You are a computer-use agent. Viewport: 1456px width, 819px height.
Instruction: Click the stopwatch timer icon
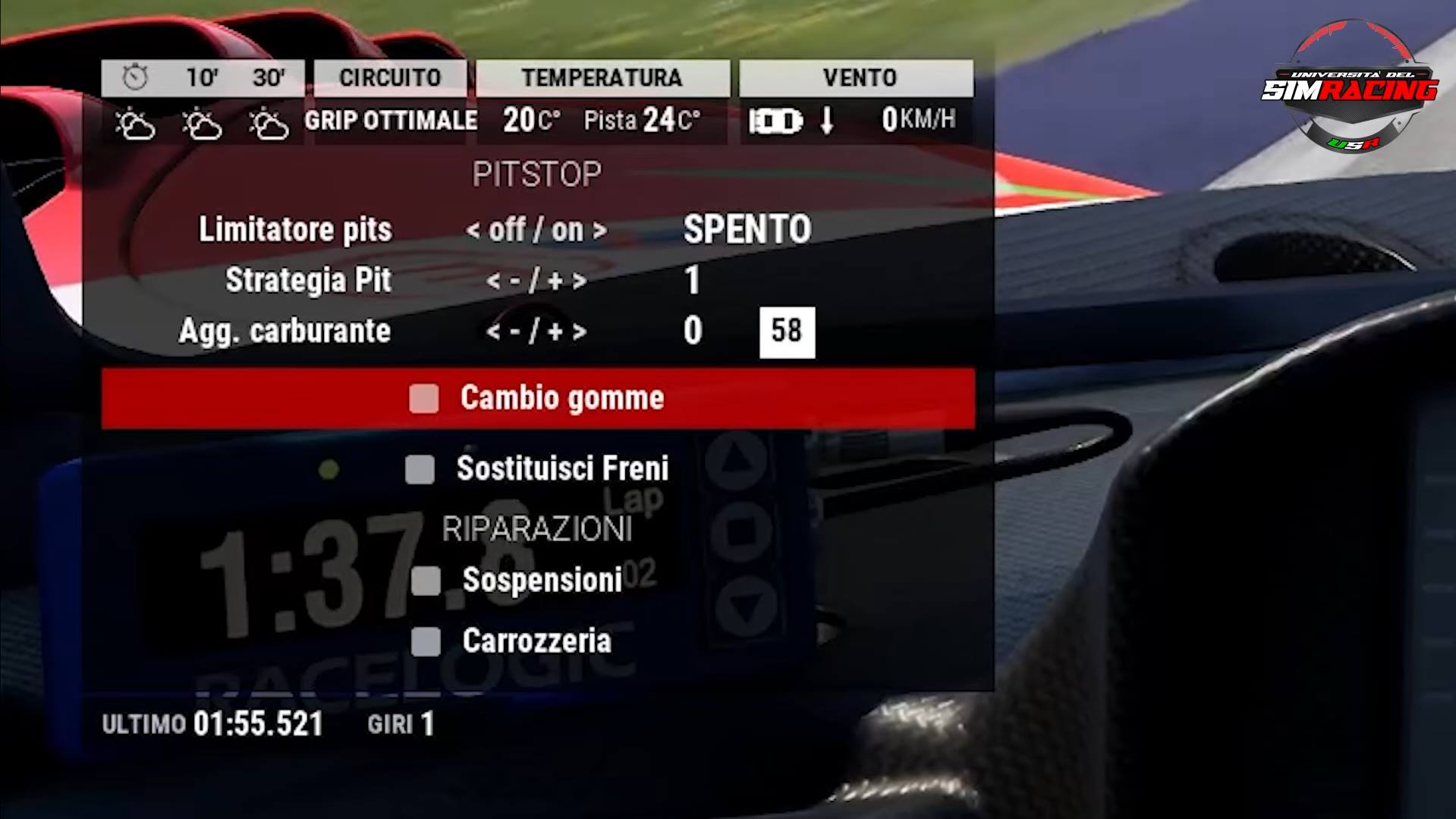135,76
